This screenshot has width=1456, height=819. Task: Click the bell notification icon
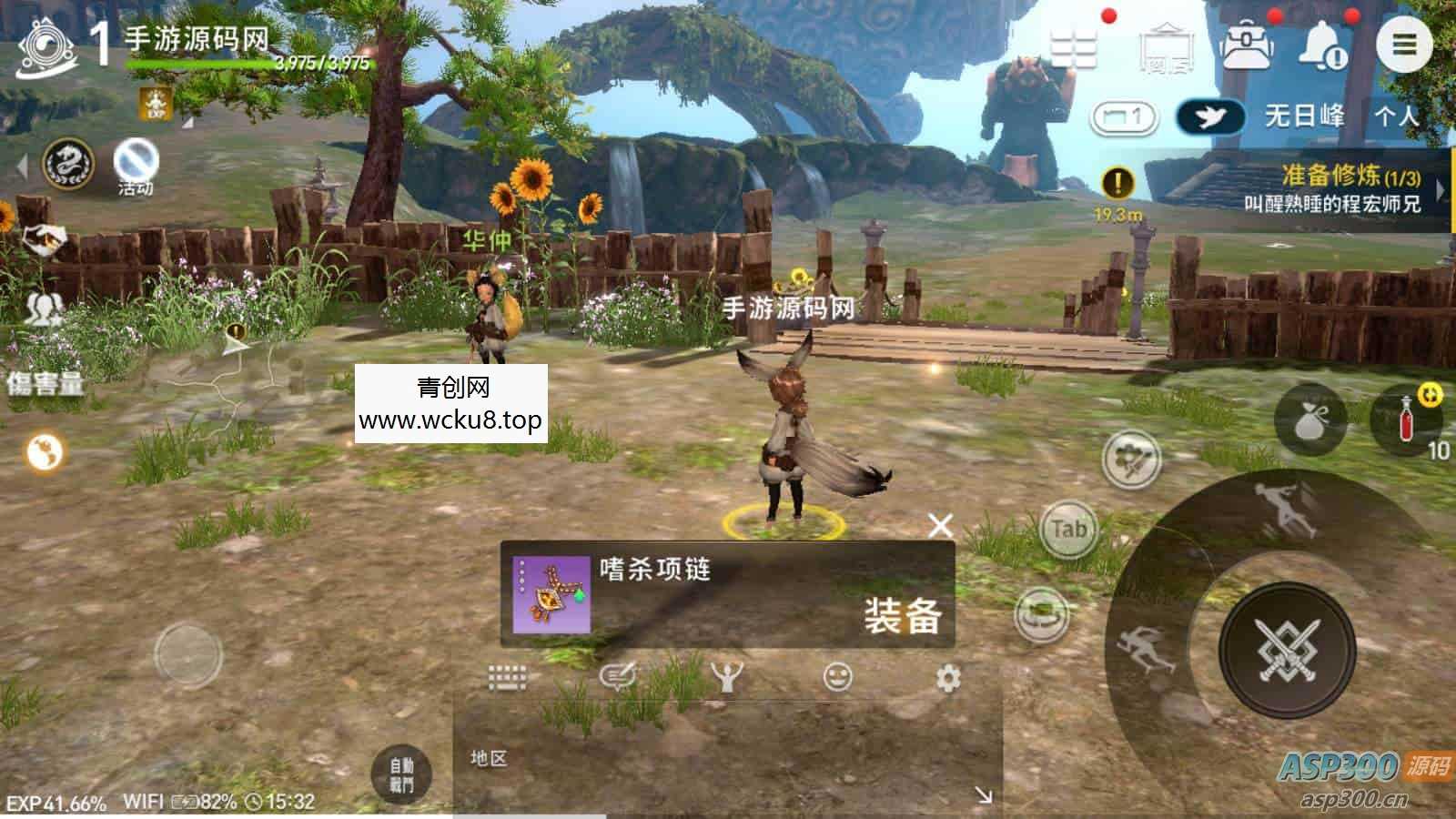(1321, 44)
